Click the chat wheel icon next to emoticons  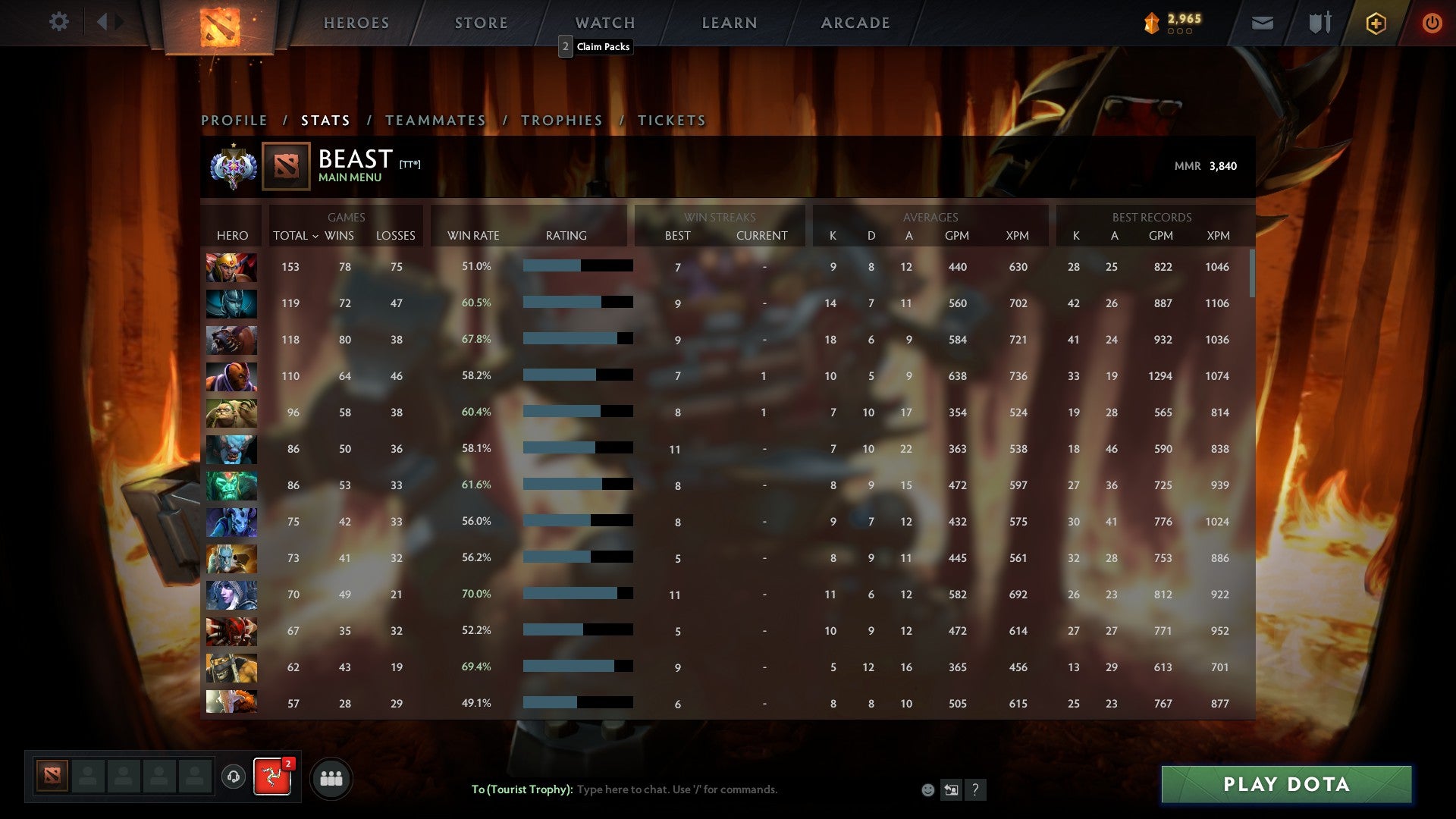(951, 789)
